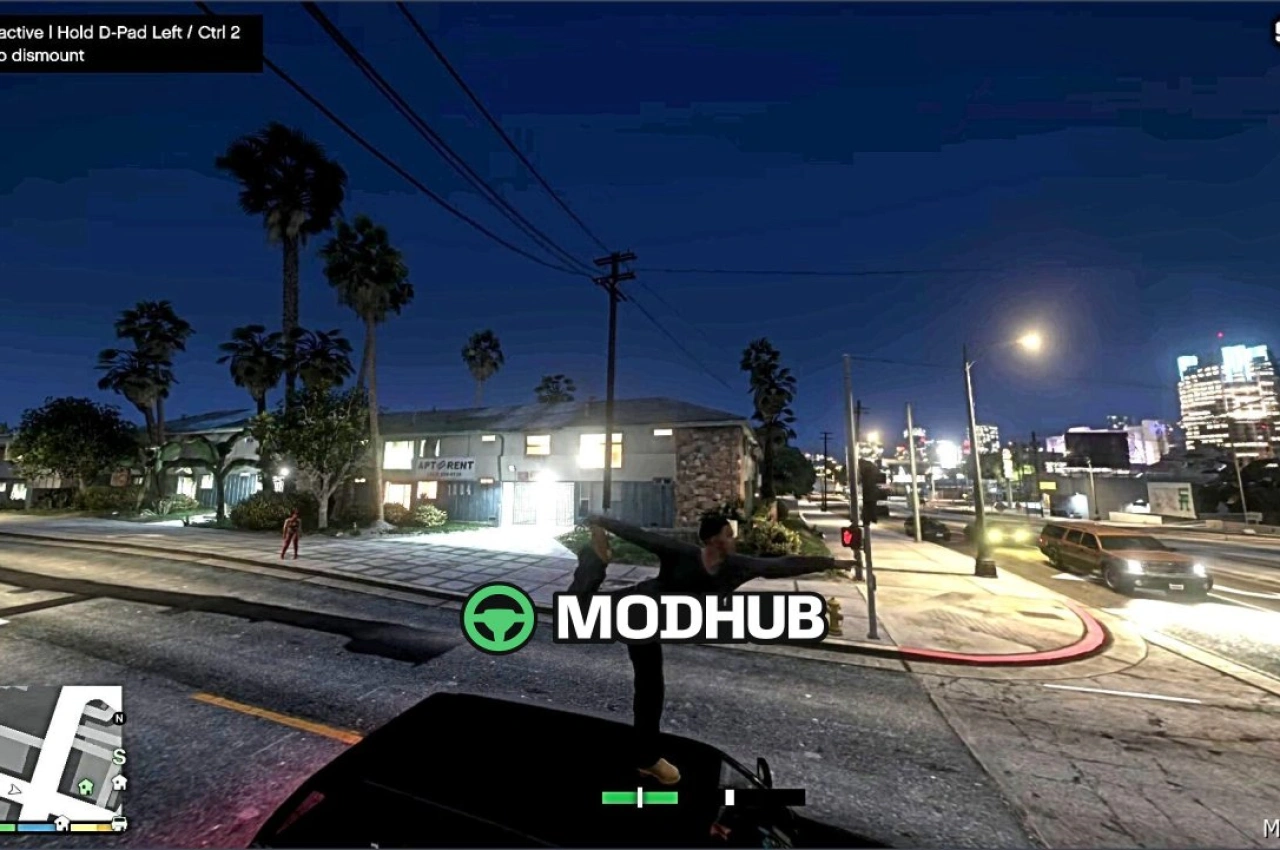Image resolution: width=1280 pixels, height=850 pixels.
Task: Select the green safehouse icon on minimap
Action: pyautogui.click(x=85, y=788)
